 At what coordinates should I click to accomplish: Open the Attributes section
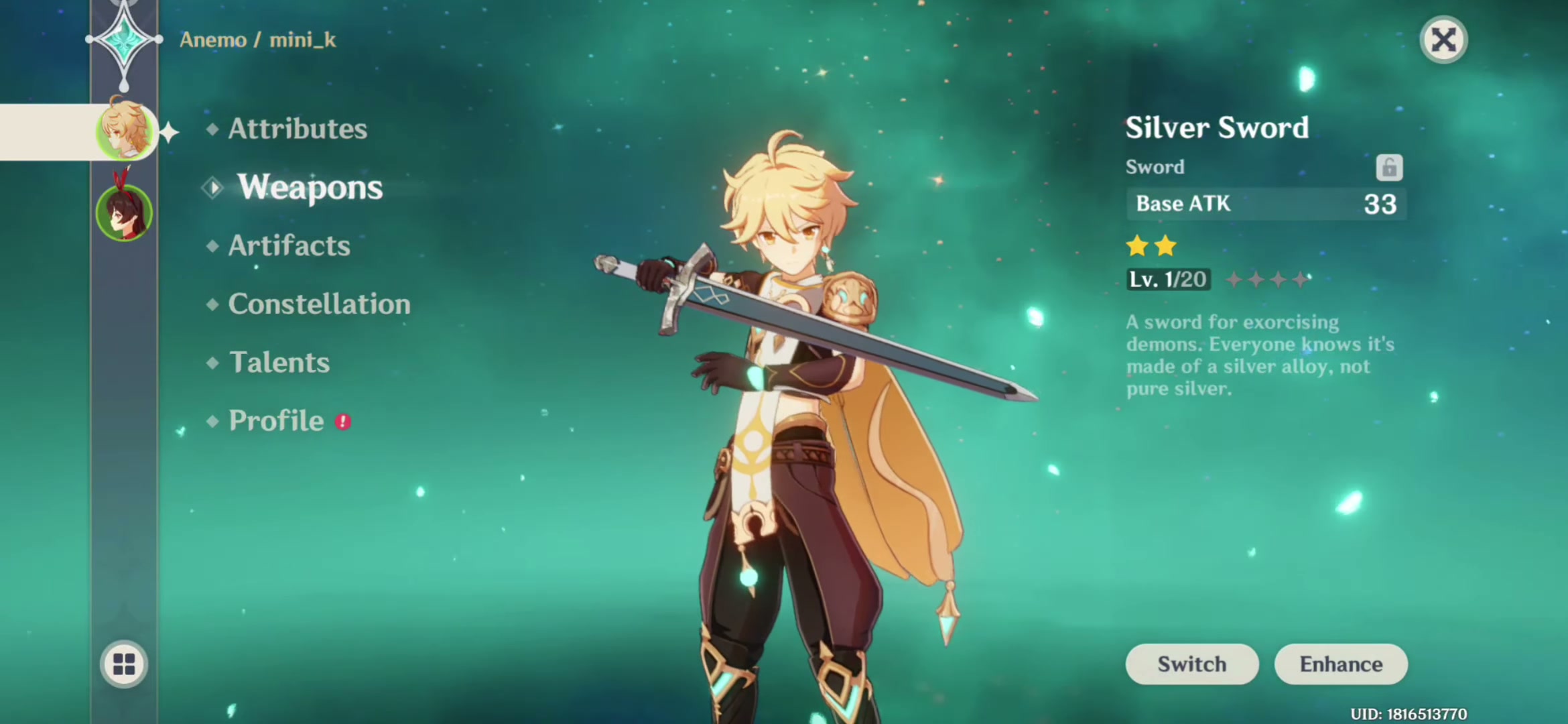click(298, 129)
